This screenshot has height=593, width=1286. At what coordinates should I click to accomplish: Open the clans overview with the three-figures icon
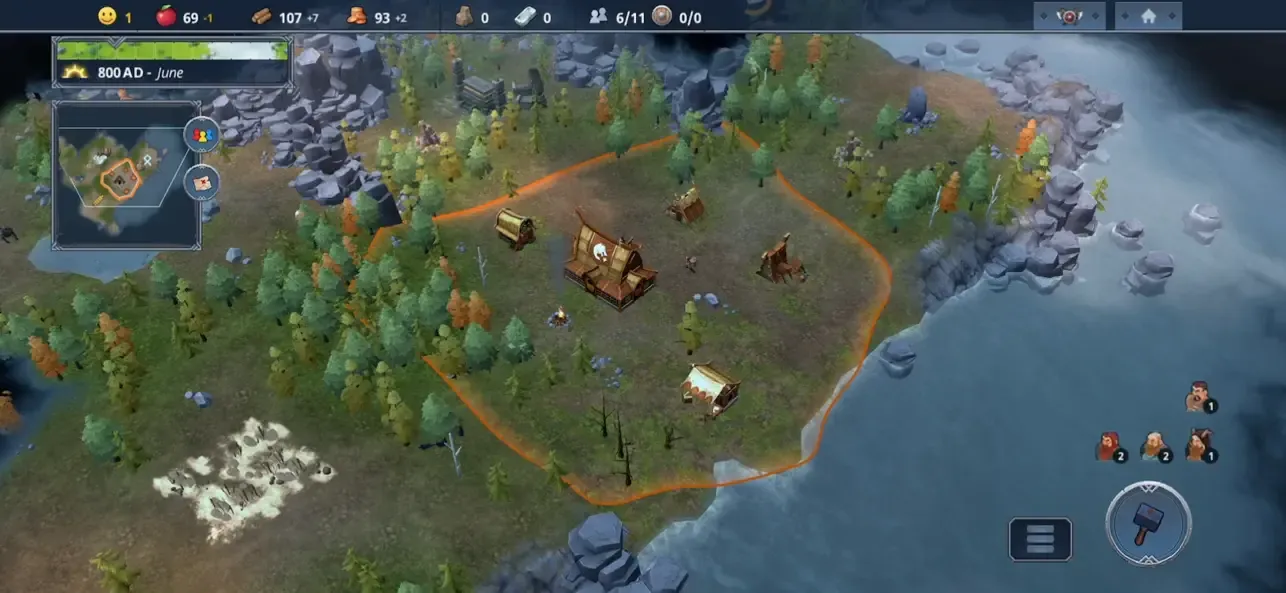tap(201, 135)
